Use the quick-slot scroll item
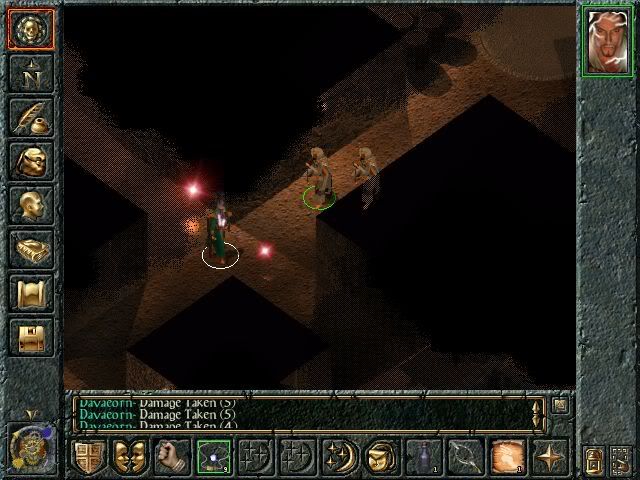The image size is (640, 480). 508,457
